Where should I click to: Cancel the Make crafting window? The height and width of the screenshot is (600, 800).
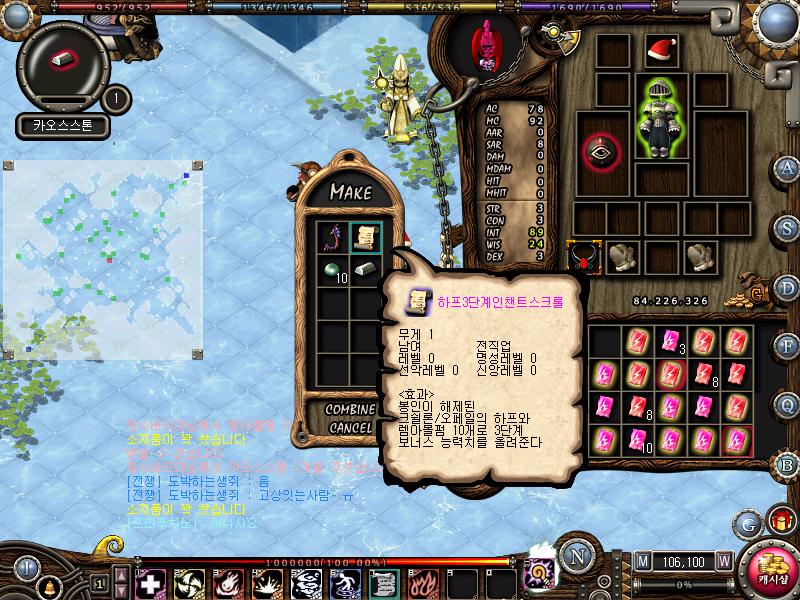350,427
